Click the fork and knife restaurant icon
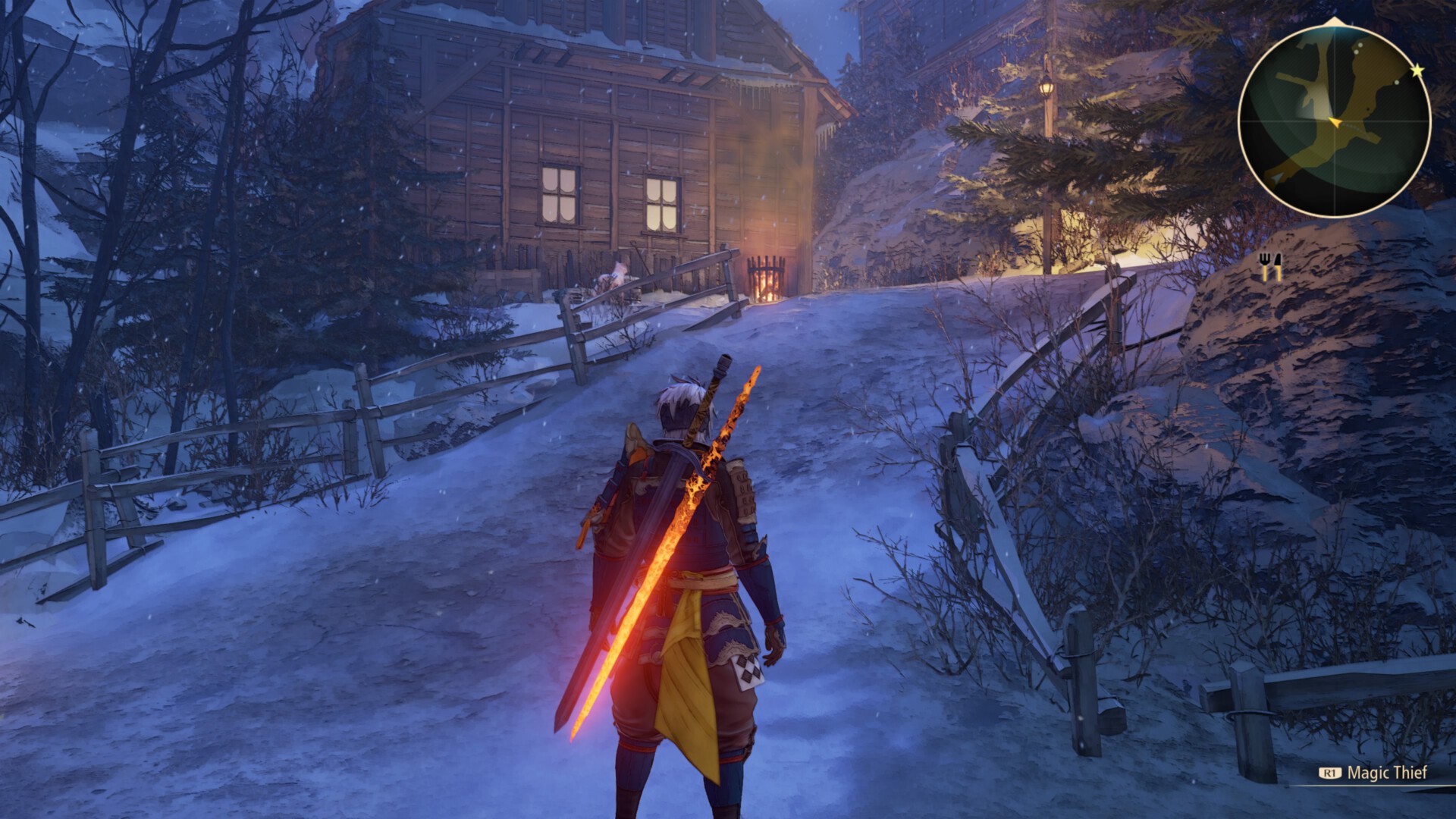The width and height of the screenshot is (1456, 819). point(1269,266)
